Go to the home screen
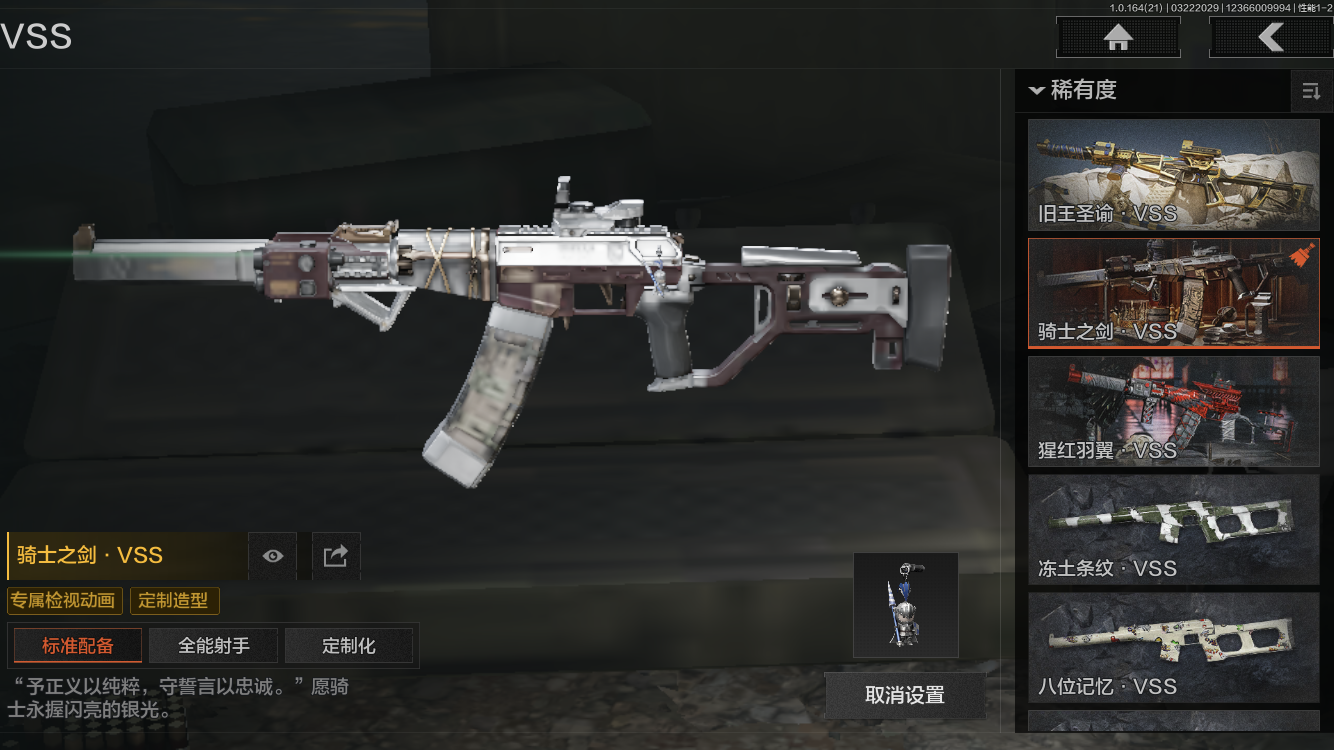The height and width of the screenshot is (750, 1334). (1118, 38)
